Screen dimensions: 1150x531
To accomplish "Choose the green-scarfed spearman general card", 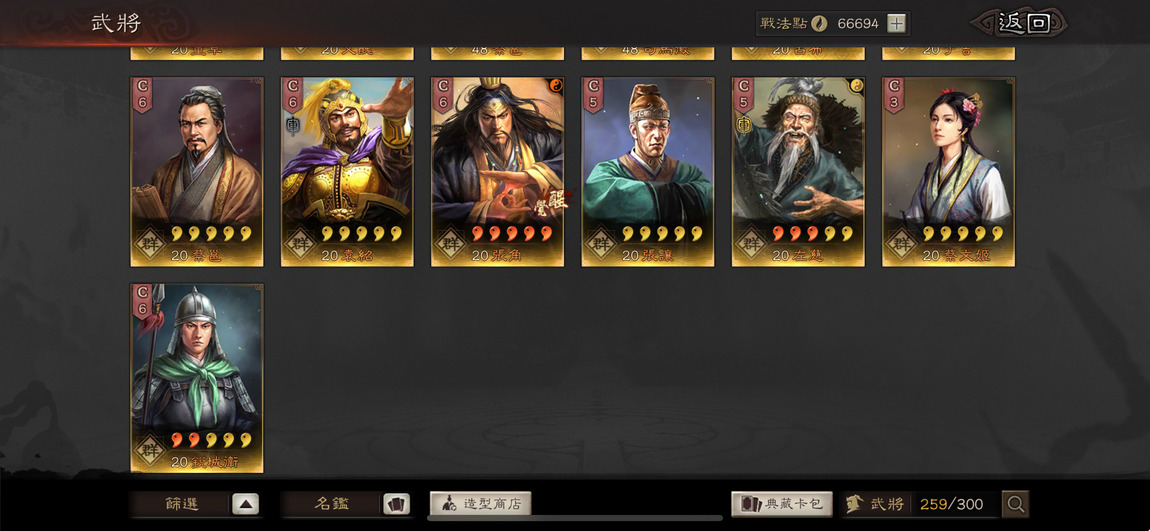I will [197, 377].
